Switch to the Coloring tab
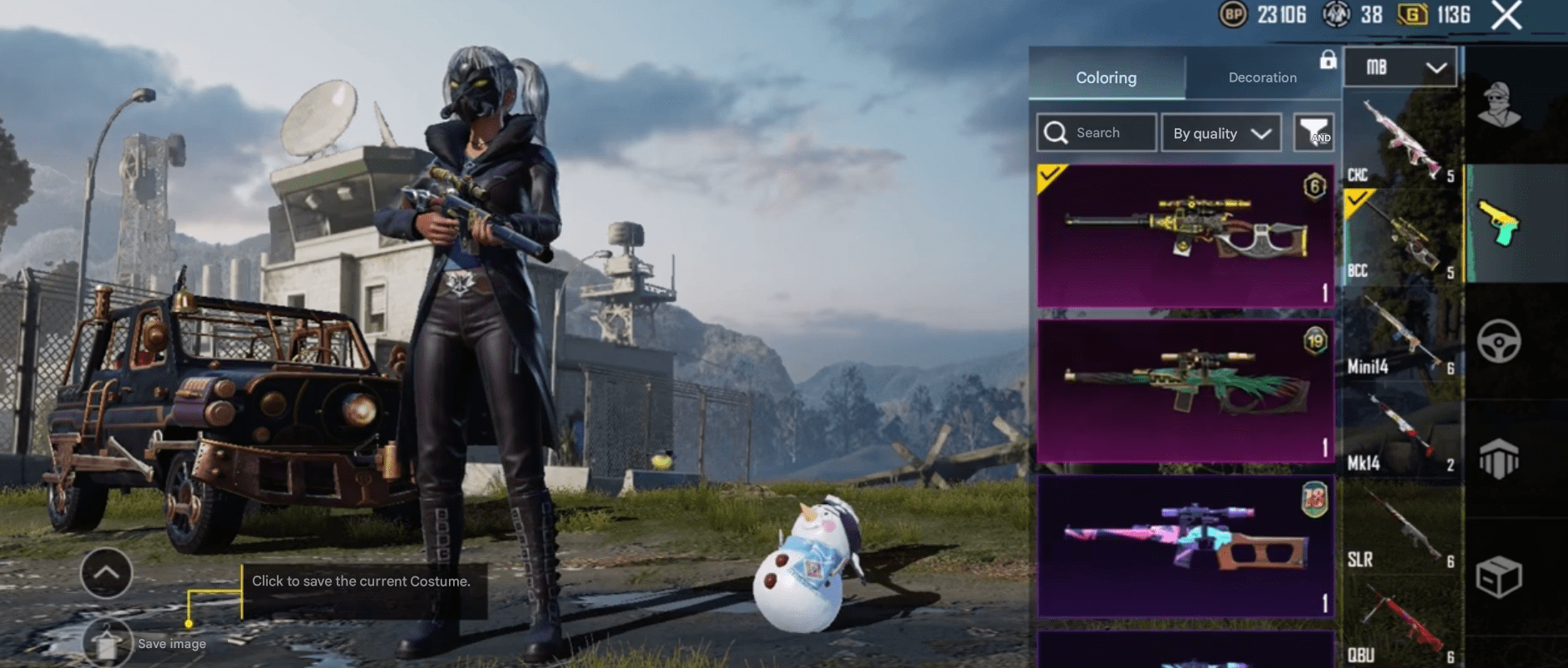The image size is (1568, 668). pyautogui.click(x=1106, y=77)
